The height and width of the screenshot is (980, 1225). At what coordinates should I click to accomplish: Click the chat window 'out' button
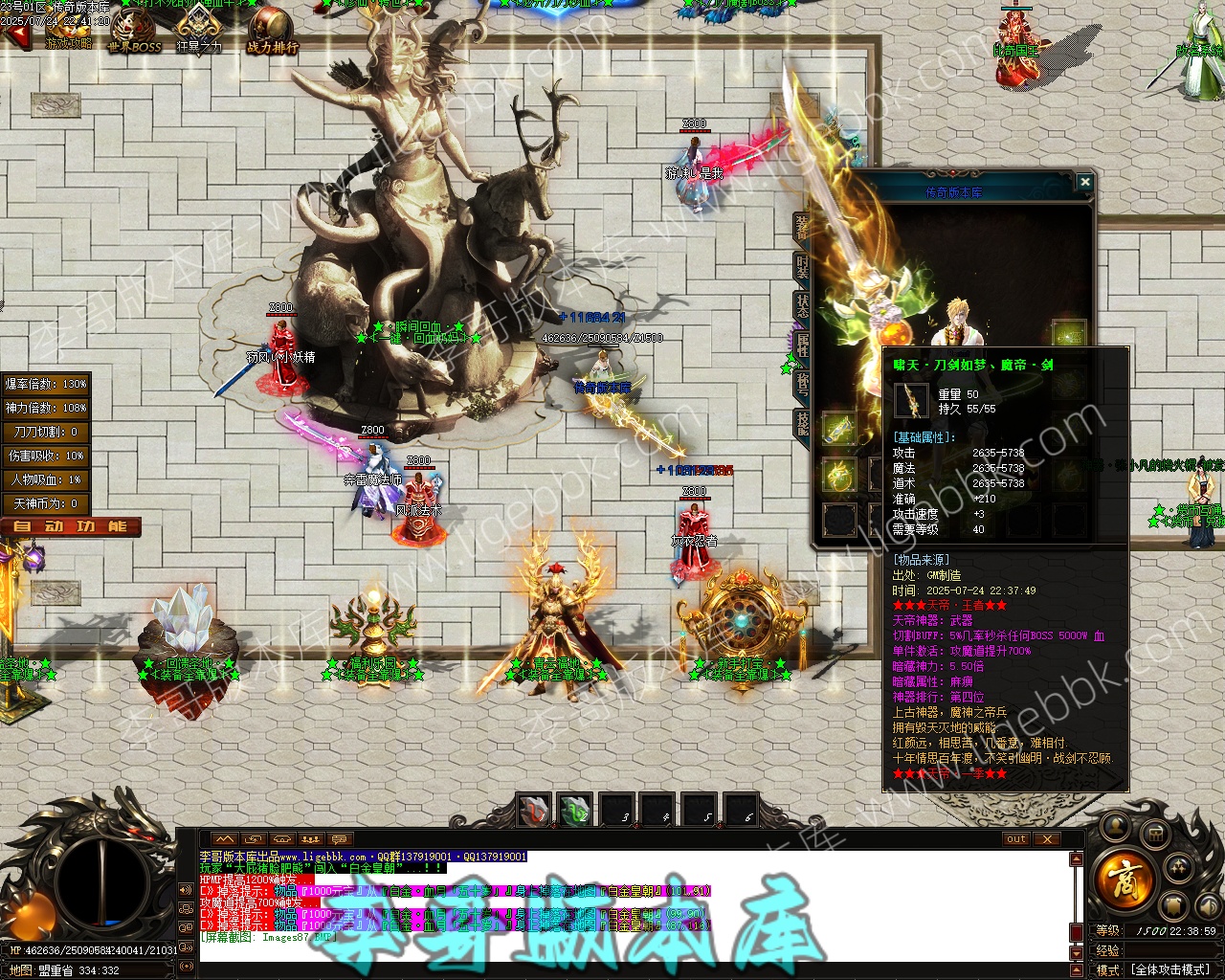[1016, 839]
